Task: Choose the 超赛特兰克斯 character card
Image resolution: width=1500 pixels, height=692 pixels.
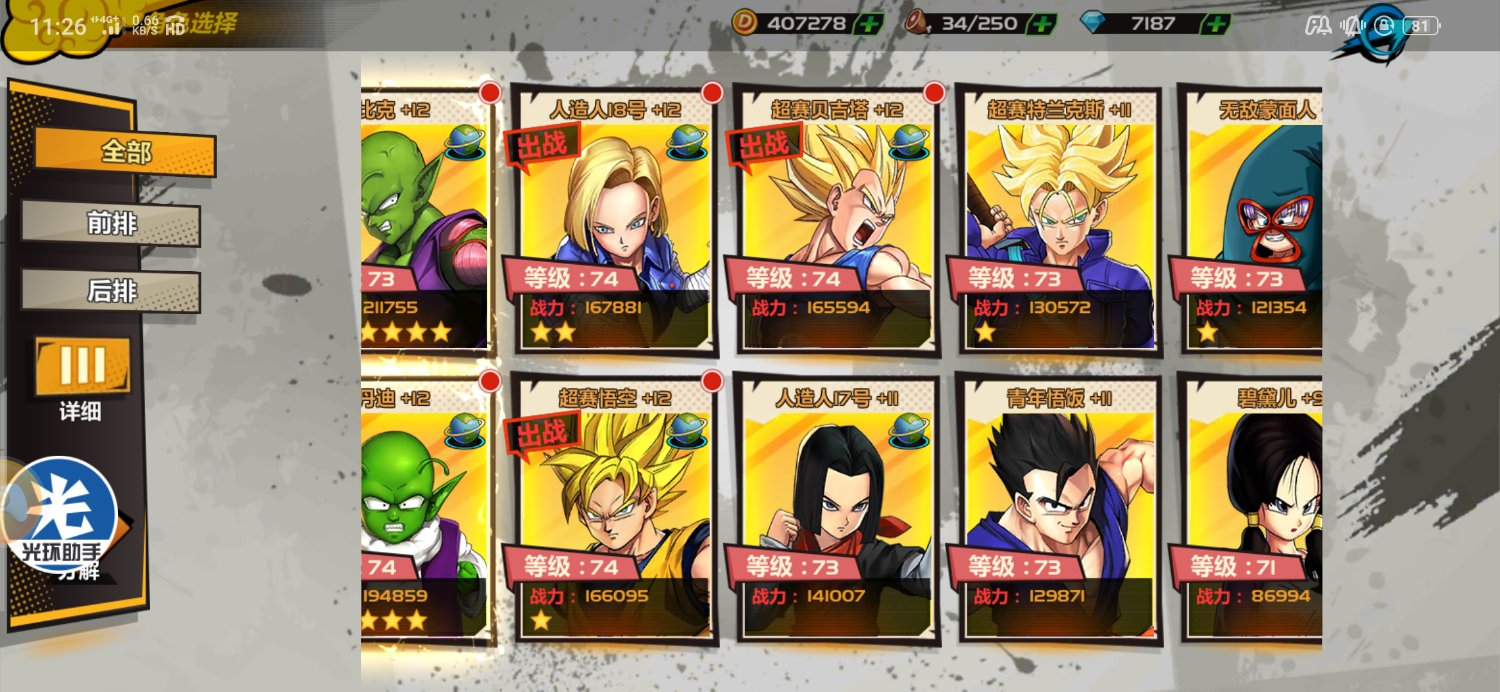Action: pos(1058,220)
